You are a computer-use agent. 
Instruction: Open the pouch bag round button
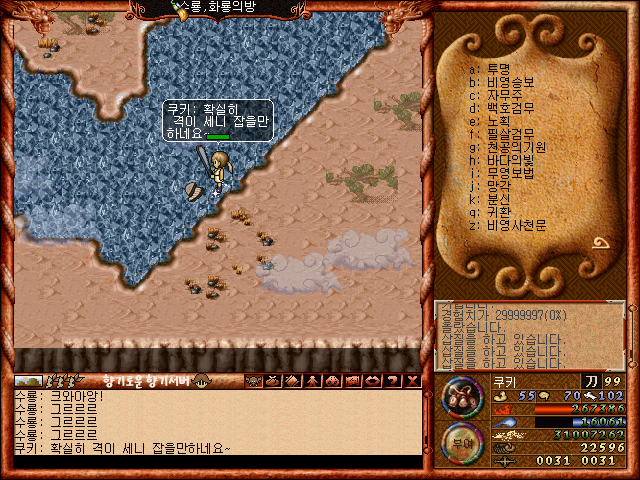point(462,396)
